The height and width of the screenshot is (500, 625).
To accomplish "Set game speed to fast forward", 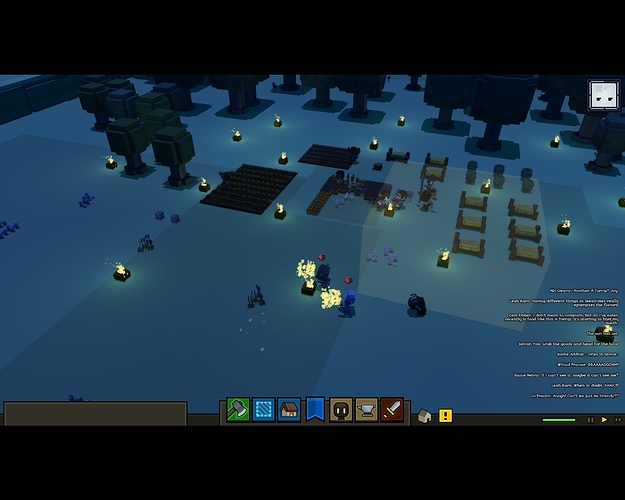I will point(617,420).
